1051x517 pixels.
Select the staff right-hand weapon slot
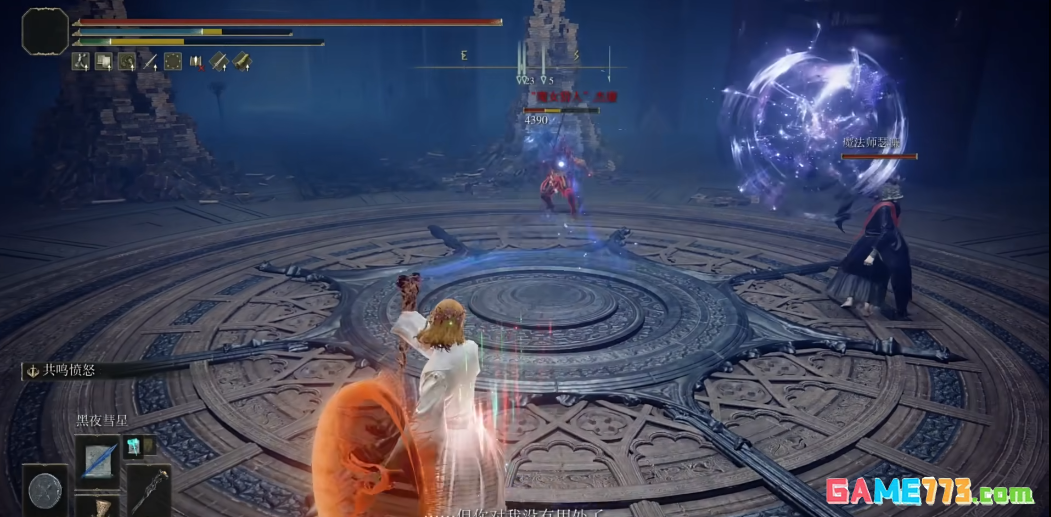point(148,489)
